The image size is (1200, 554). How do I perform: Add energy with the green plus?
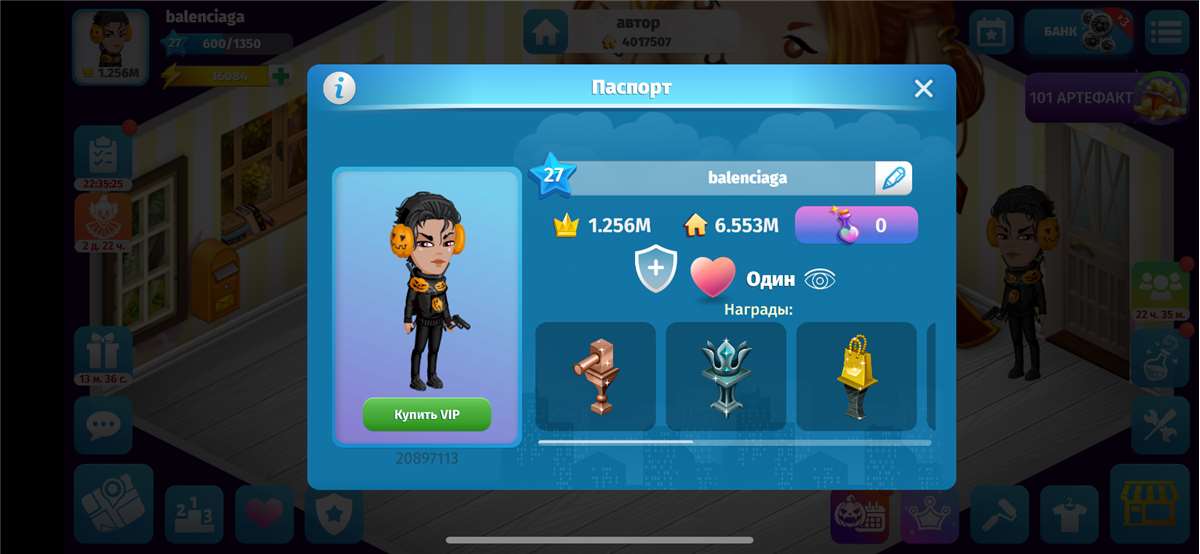coord(281,76)
